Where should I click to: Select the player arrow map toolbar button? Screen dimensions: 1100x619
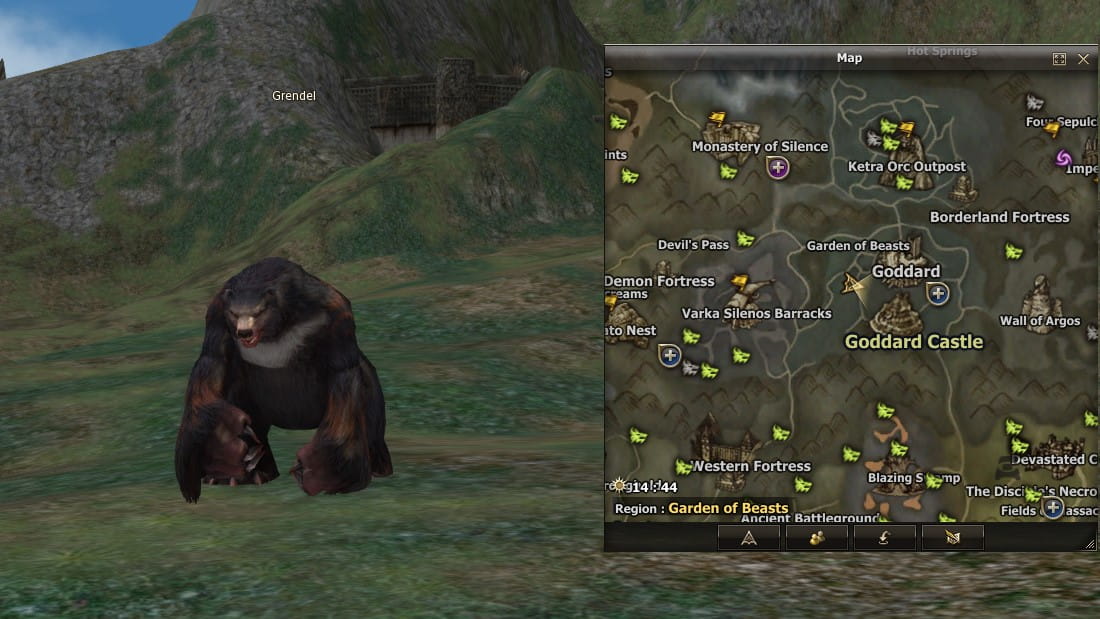click(749, 538)
